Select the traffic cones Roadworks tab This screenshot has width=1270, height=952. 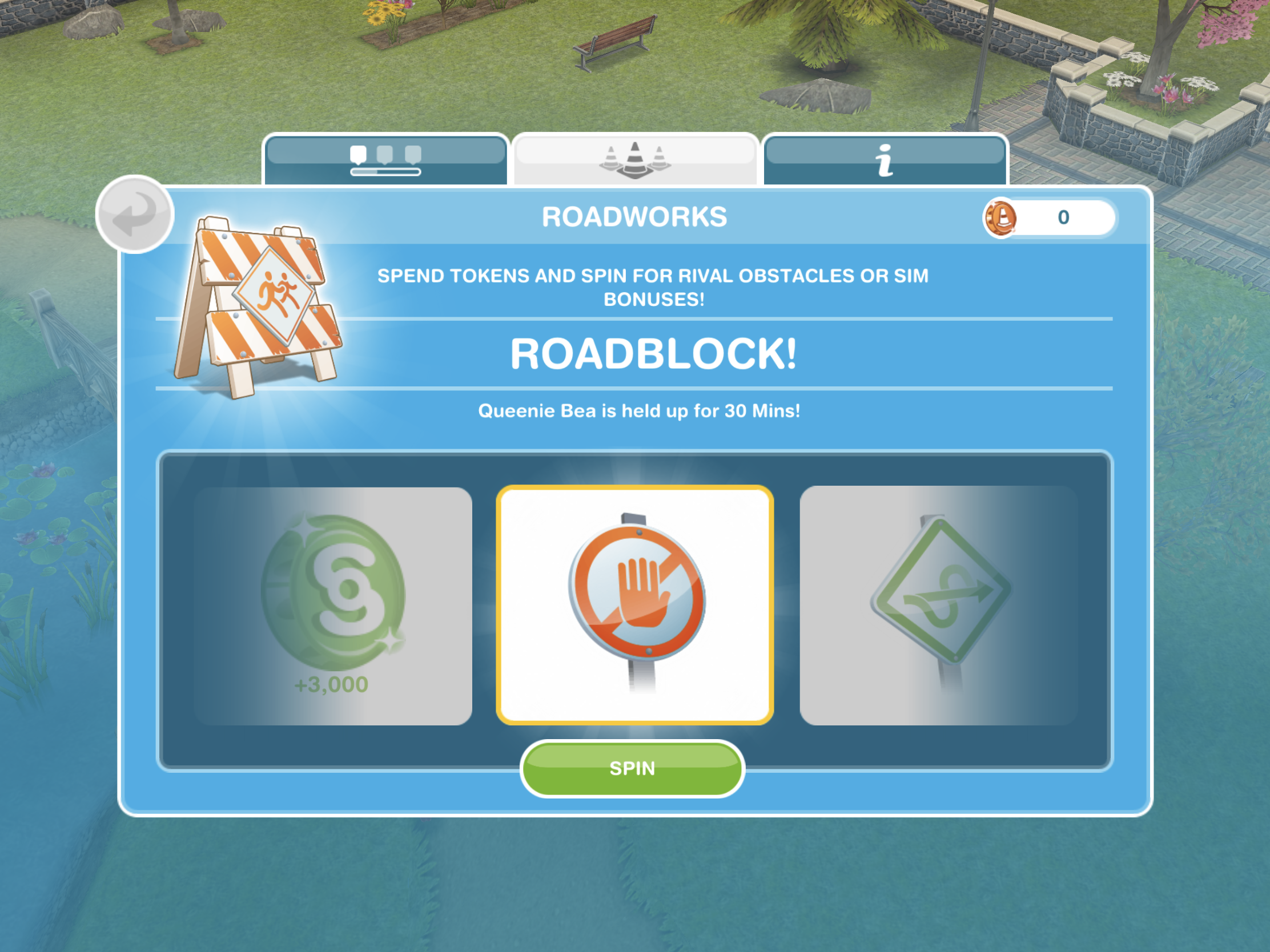point(635,160)
